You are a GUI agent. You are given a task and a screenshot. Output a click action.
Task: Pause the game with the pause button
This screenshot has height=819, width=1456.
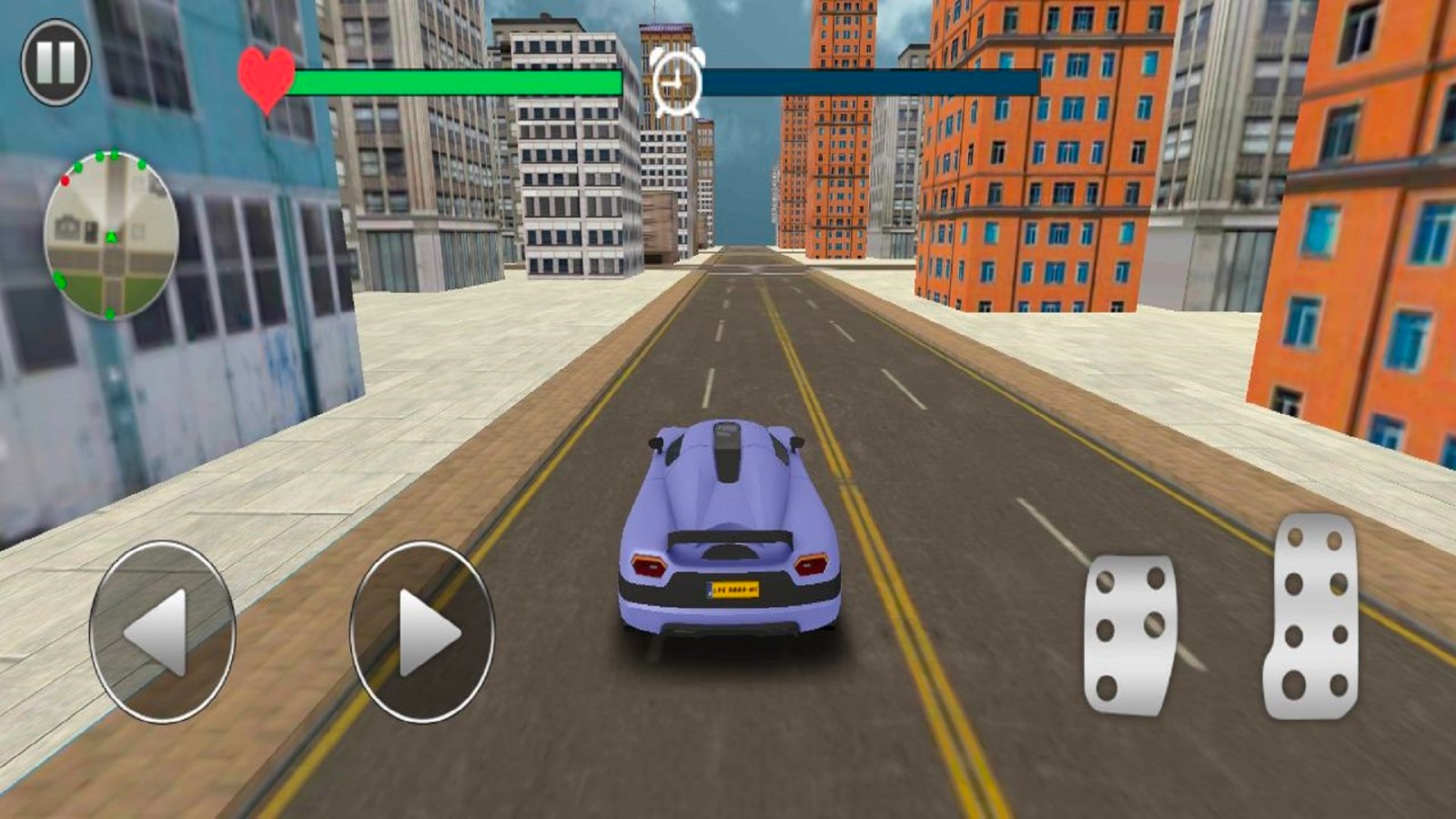56,62
